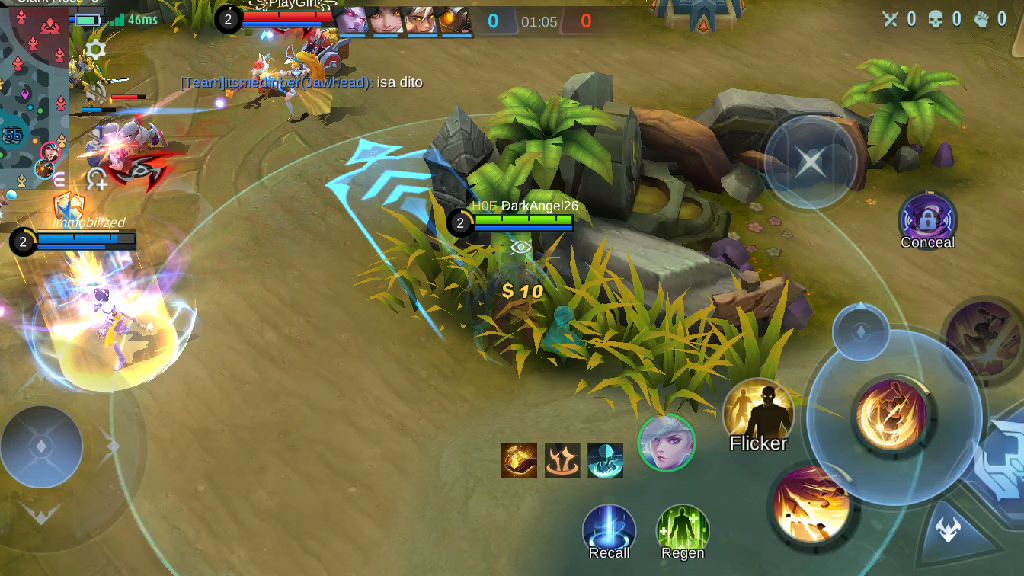Tap the Recall button
Screen dimensions: 1024x576
pyautogui.click(x=609, y=528)
